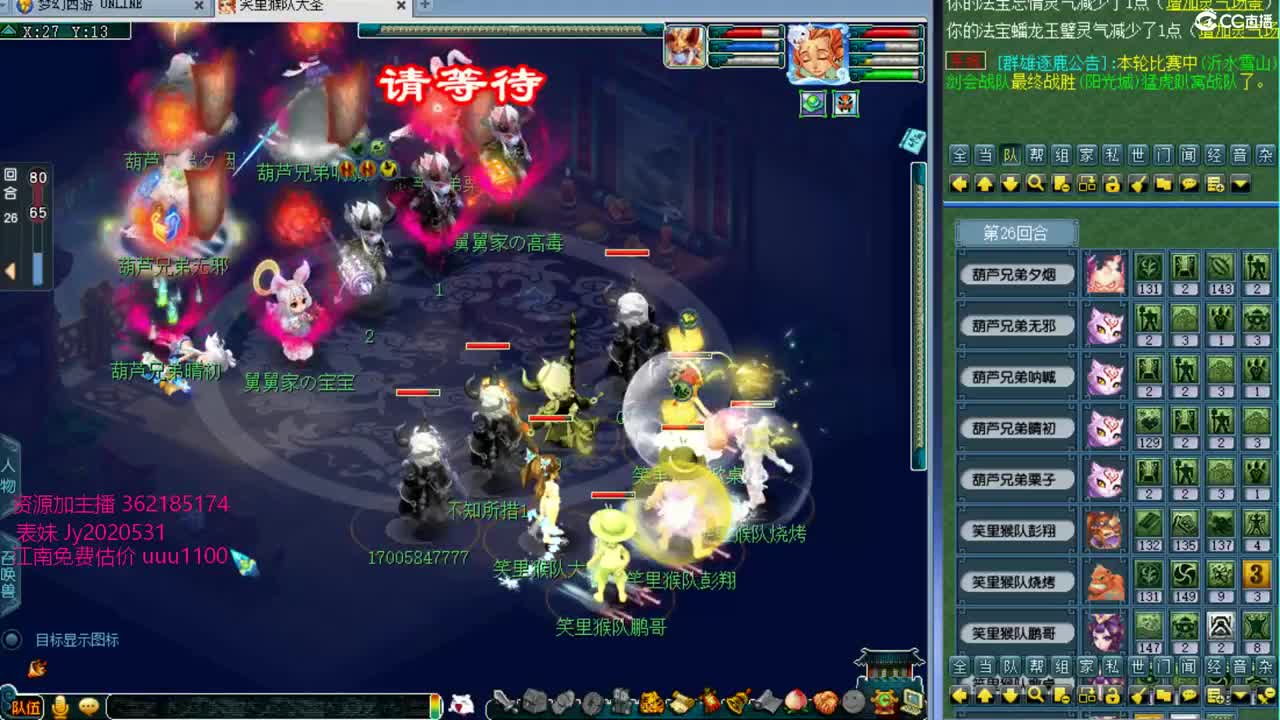Click the broom cleanup icon in the chat toolbar
Image resolution: width=1280 pixels, height=720 pixels.
(1139, 184)
